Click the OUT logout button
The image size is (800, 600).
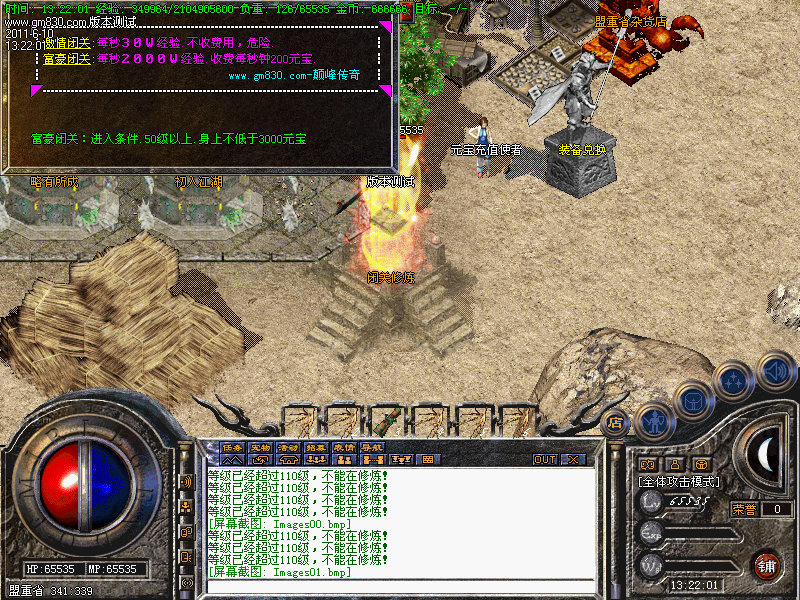pos(545,460)
